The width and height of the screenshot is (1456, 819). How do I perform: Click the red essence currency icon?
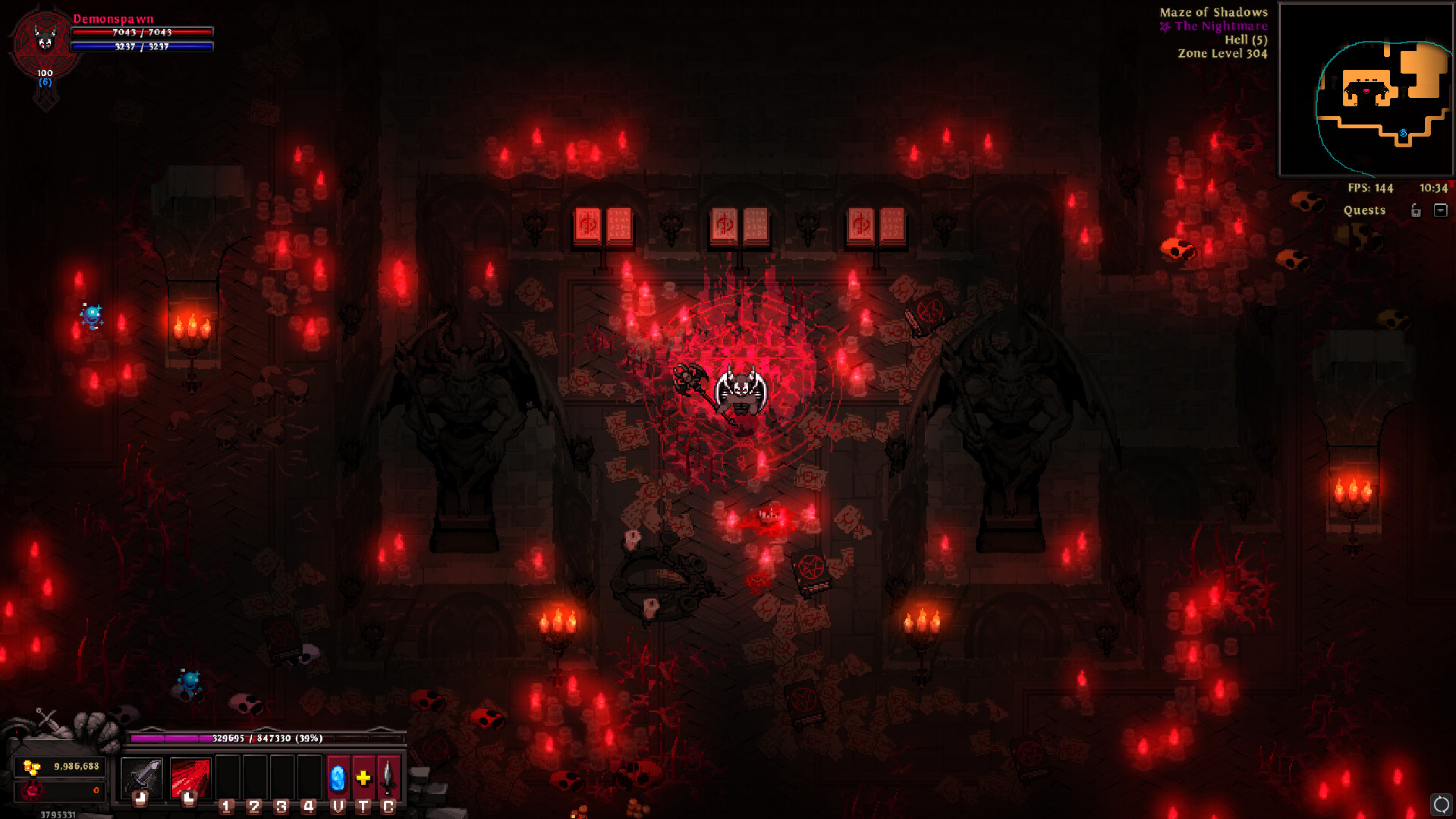[32, 792]
